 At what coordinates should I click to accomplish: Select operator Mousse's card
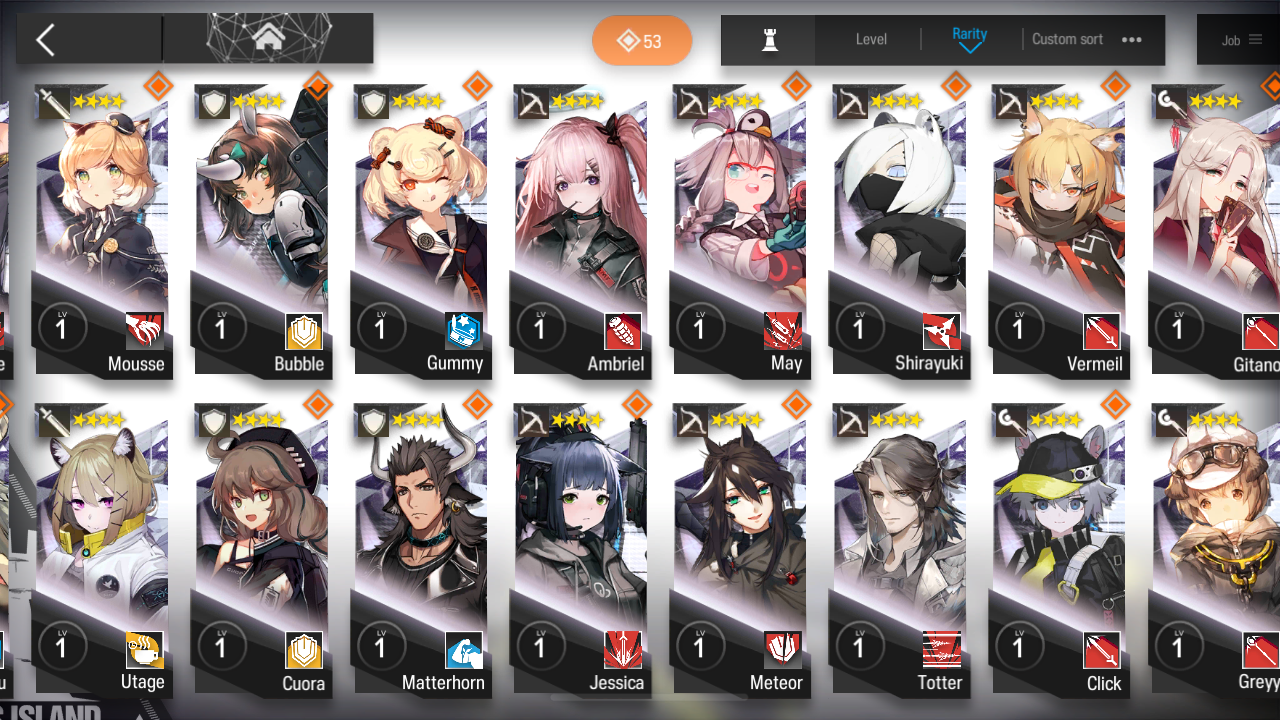[100, 230]
